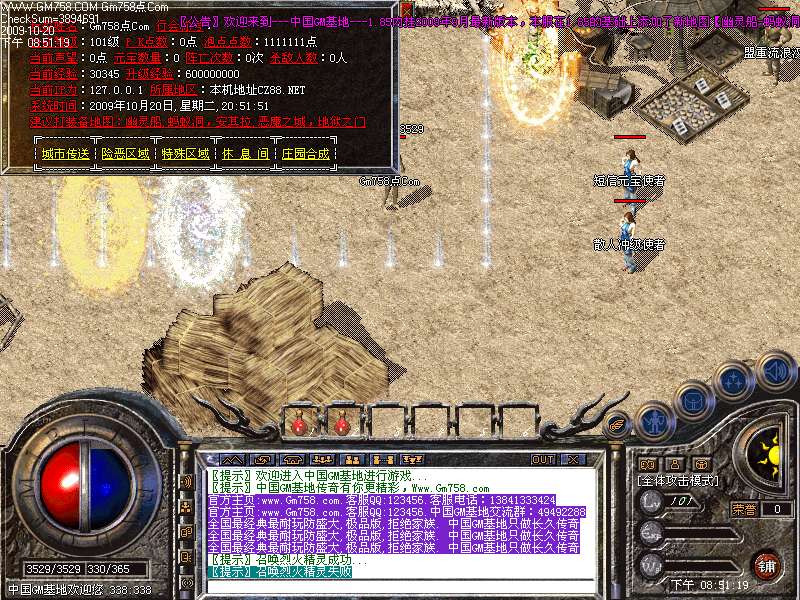This screenshot has height=600, width=800.
Task: Open the red 铺 shop button
Action: [x=765, y=564]
